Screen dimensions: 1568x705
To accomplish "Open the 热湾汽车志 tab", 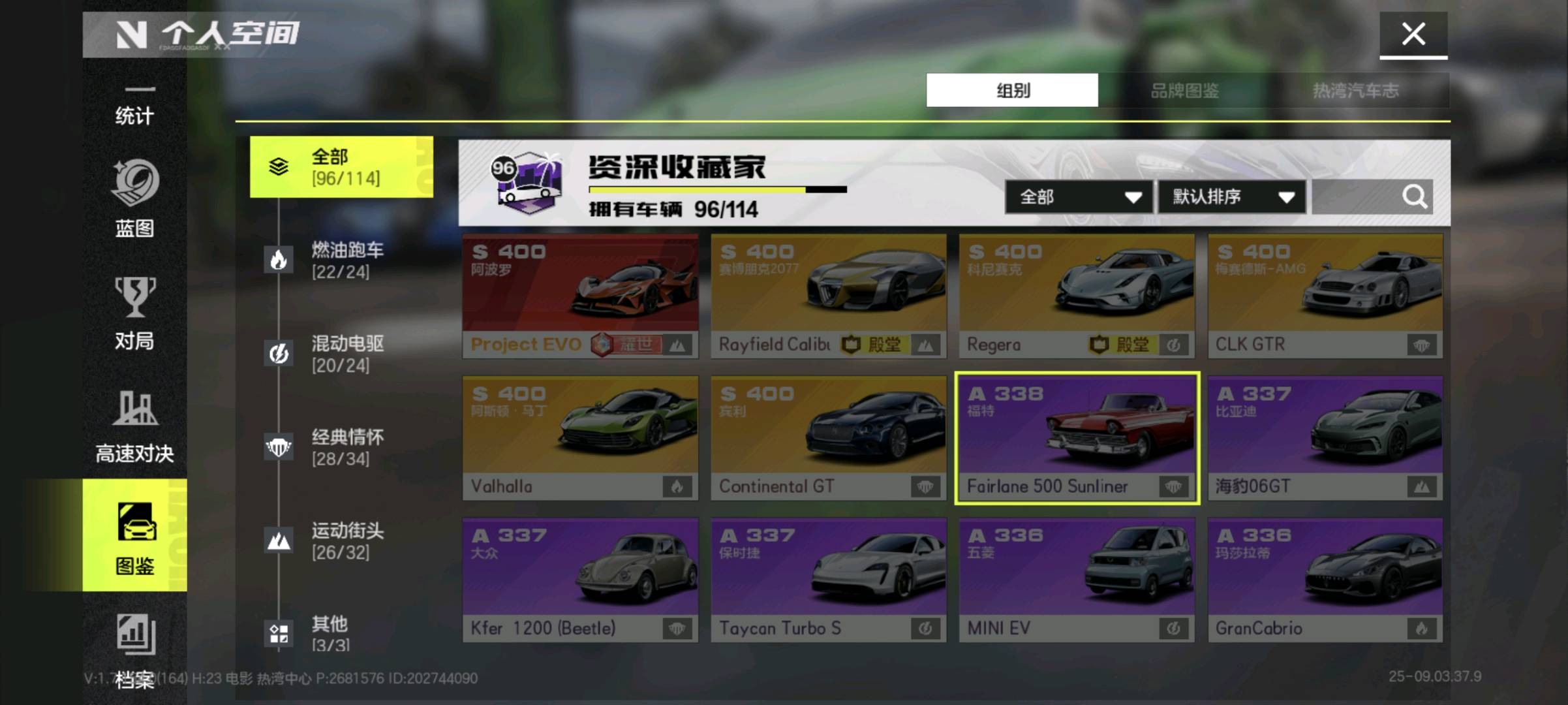I will point(1355,90).
